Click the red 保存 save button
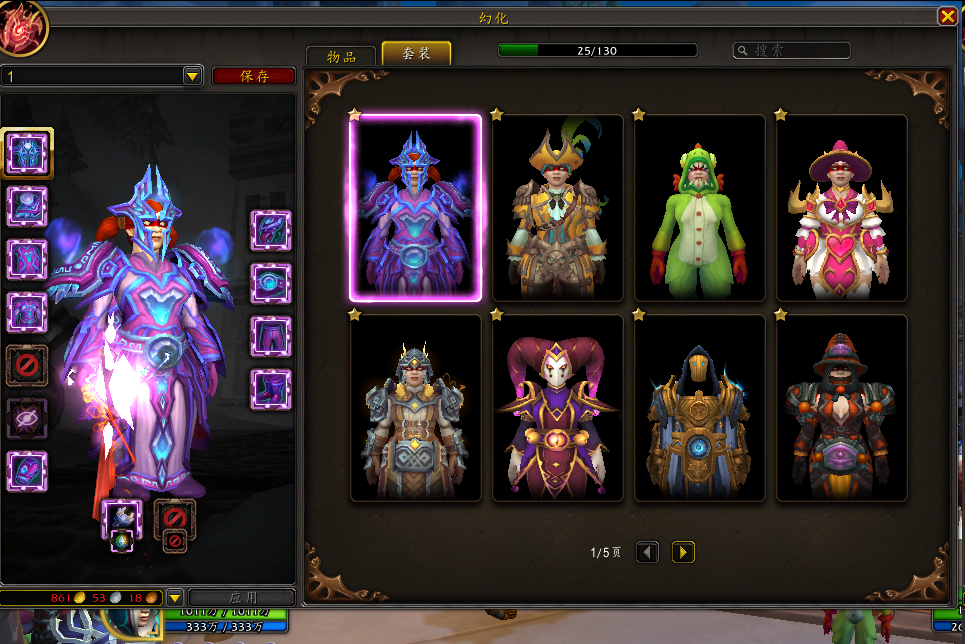The width and height of the screenshot is (965, 644). click(254, 76)
